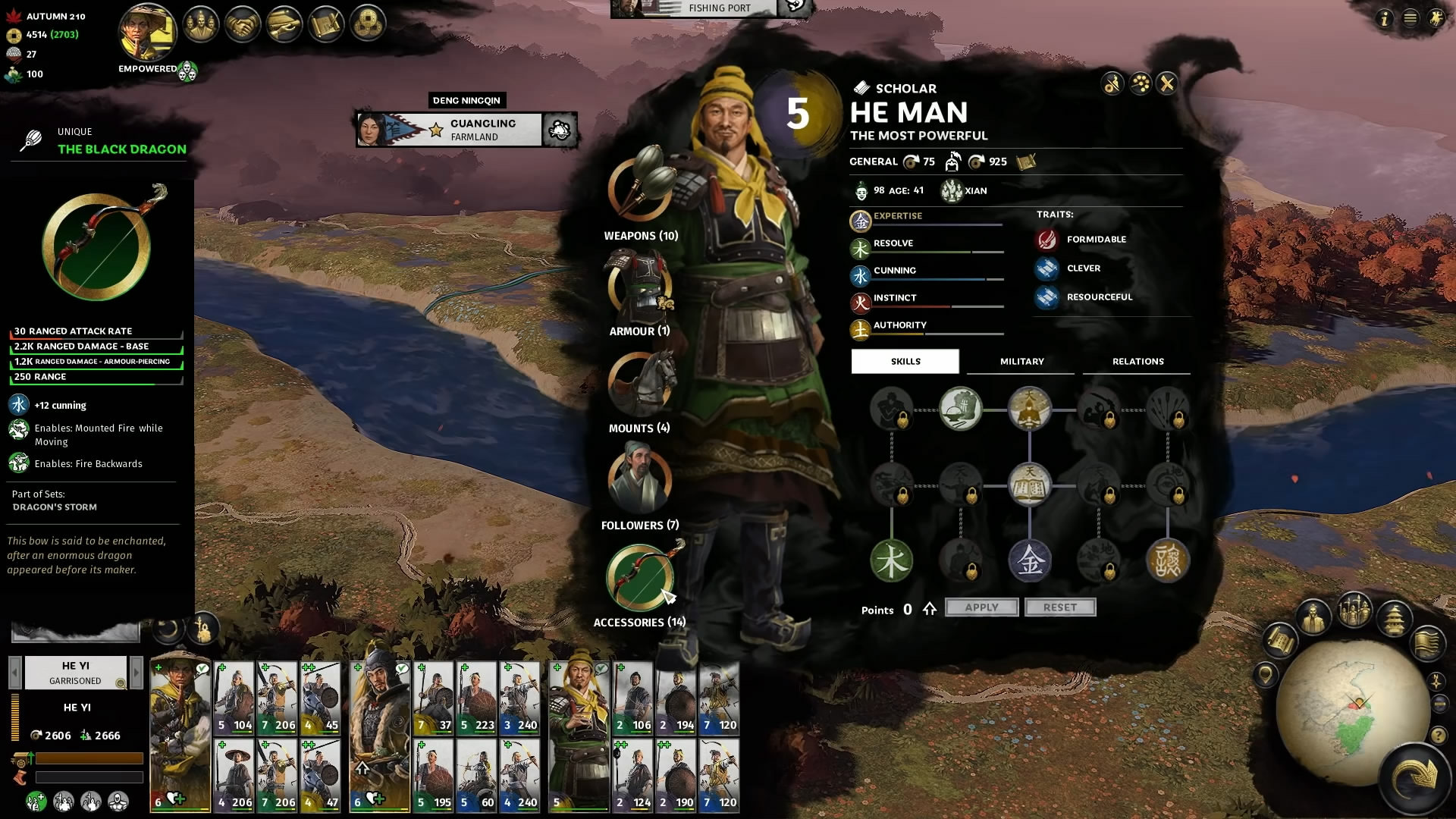Click the Apply skill points button
Viewport: 1456px width, 819px height.
981,607
